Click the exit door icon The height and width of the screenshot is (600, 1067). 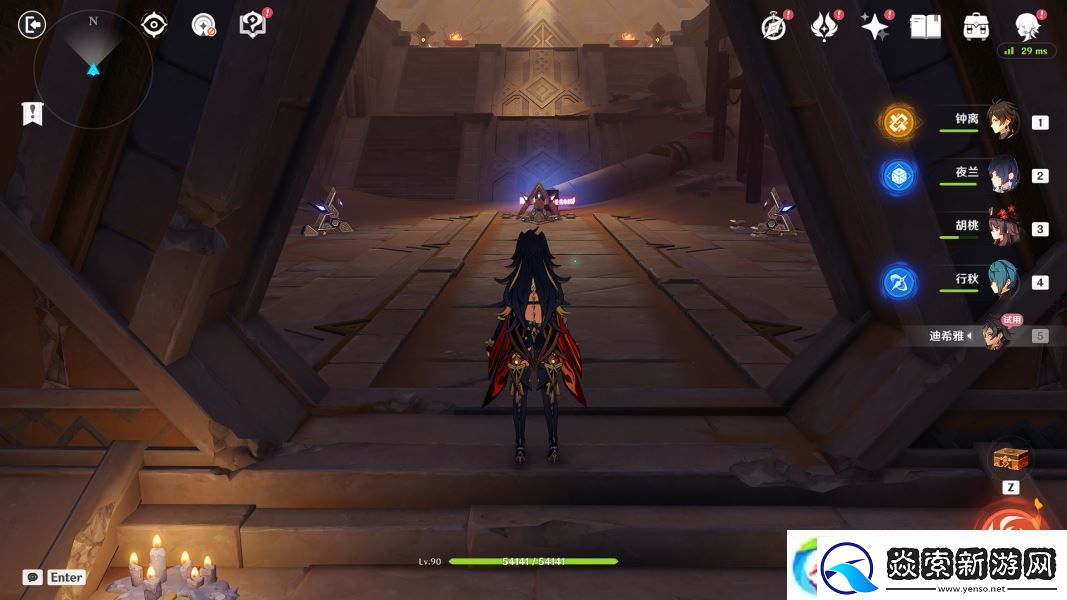32,25
